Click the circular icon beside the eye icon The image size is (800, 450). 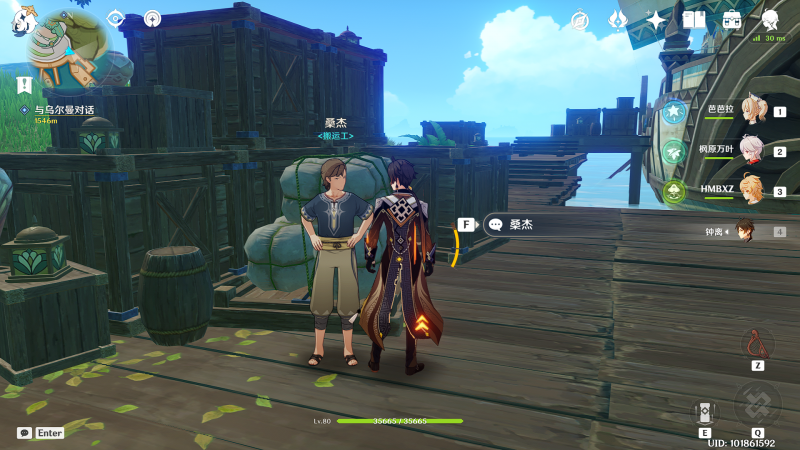[x=152, y=18]
